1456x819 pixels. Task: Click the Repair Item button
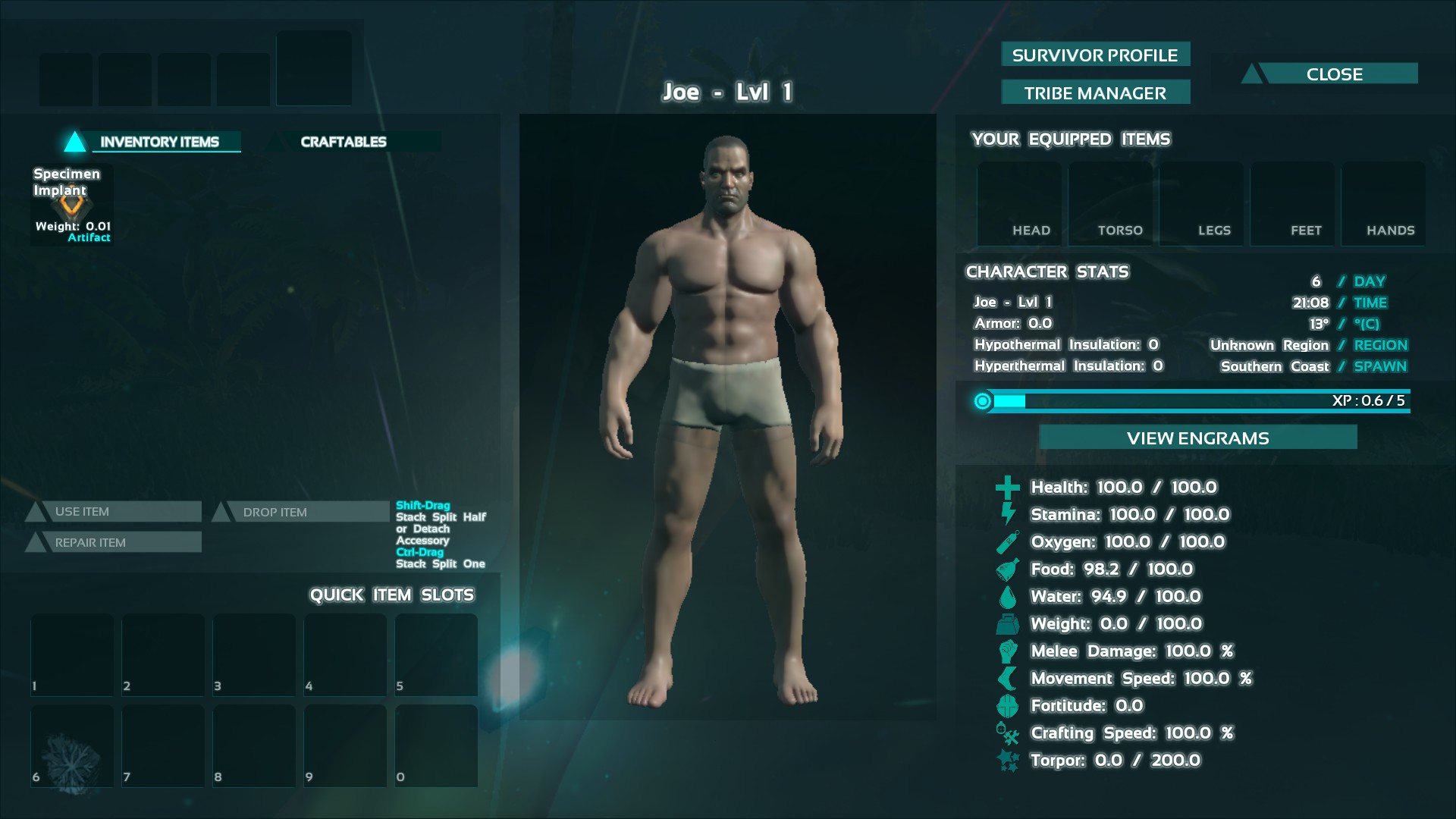[121, 542]
